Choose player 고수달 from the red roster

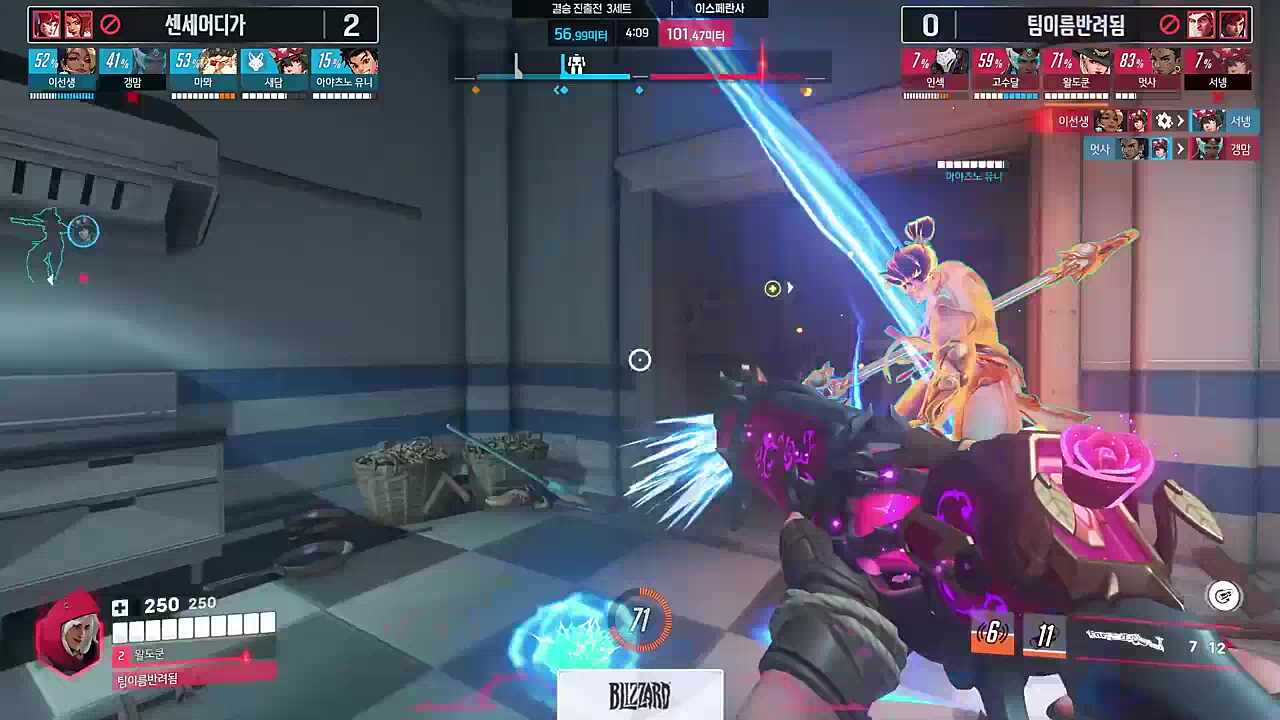(x=1006, y=68)
